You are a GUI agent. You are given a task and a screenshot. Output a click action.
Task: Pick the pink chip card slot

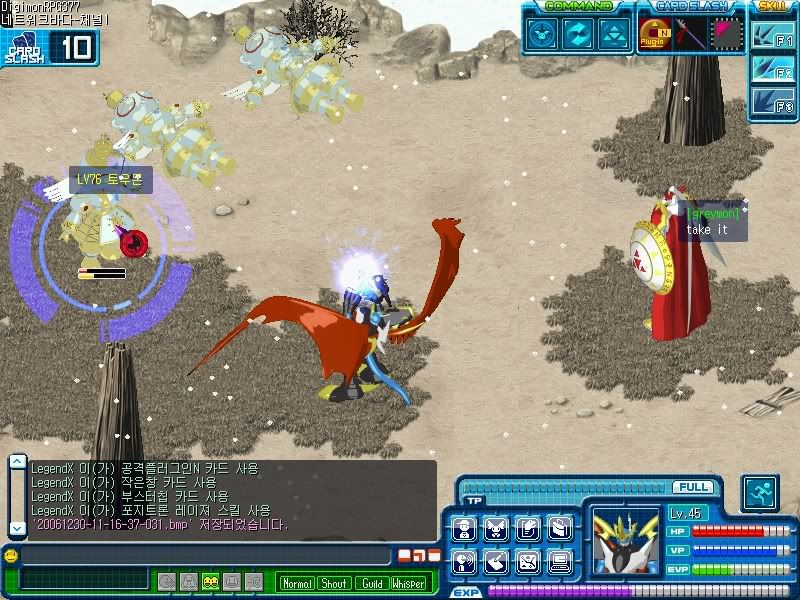coord(725,34)
